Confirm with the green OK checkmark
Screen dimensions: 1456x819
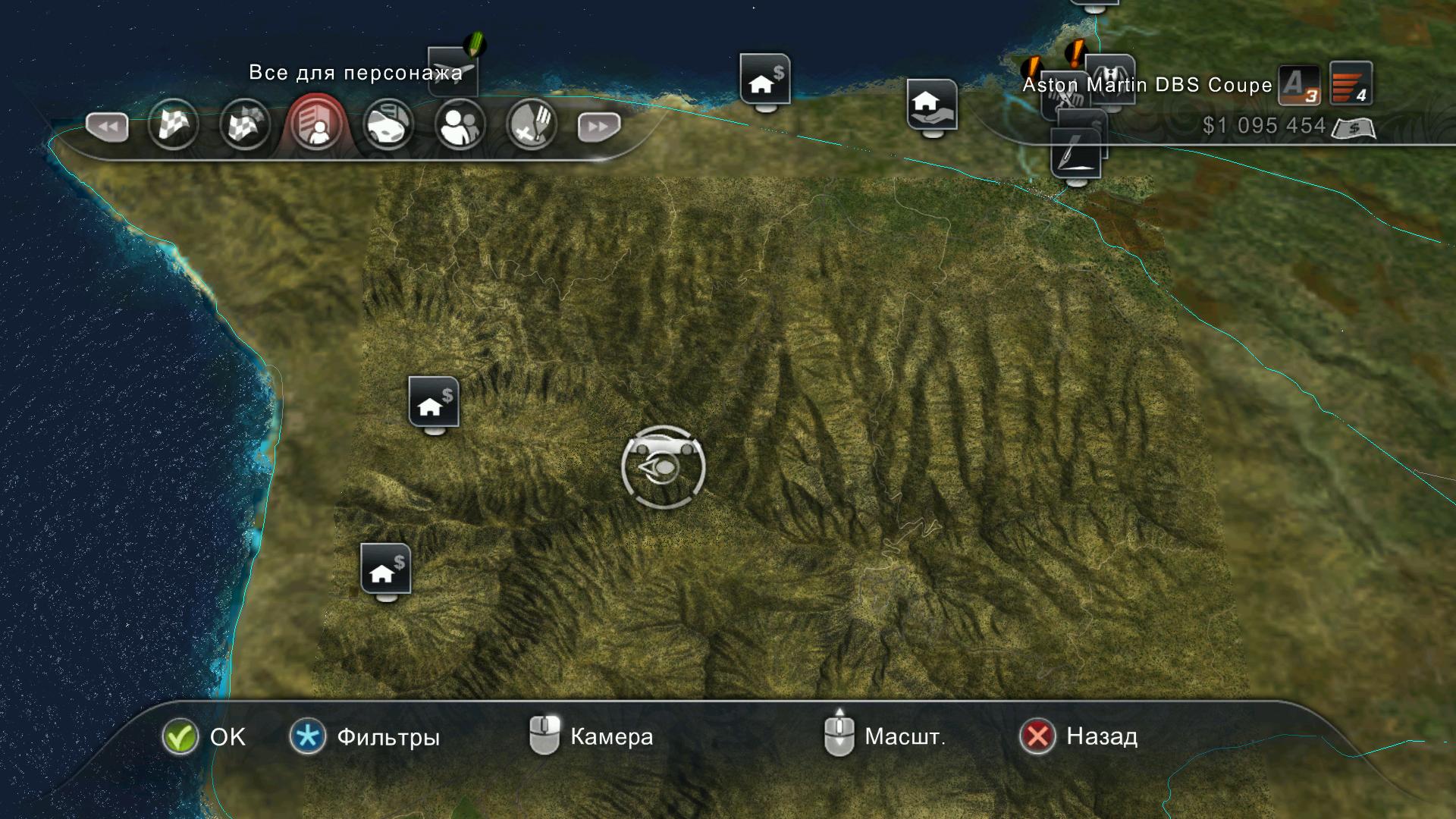point(180,736)
